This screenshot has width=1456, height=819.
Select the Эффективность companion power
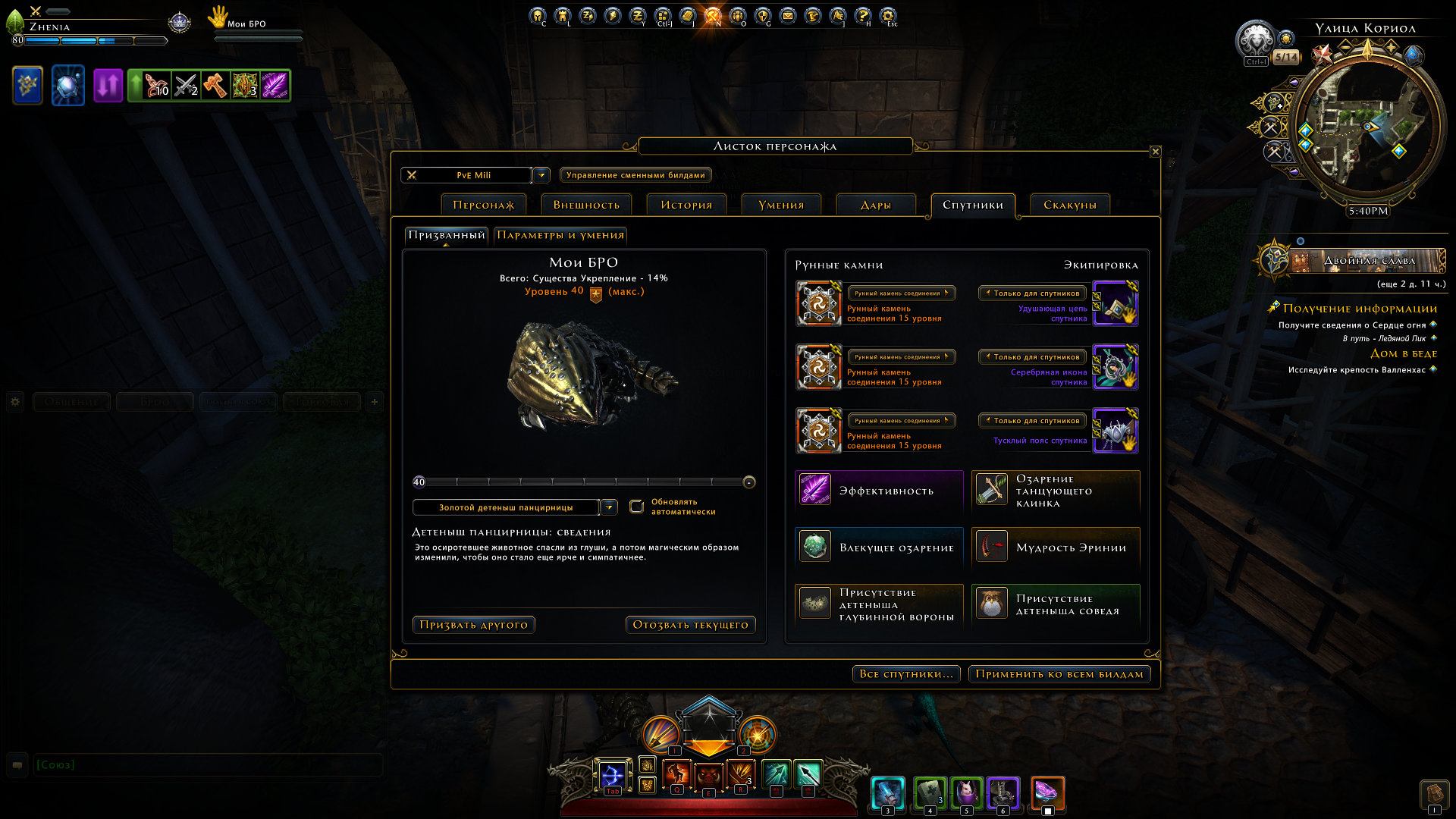coord(879,491)
